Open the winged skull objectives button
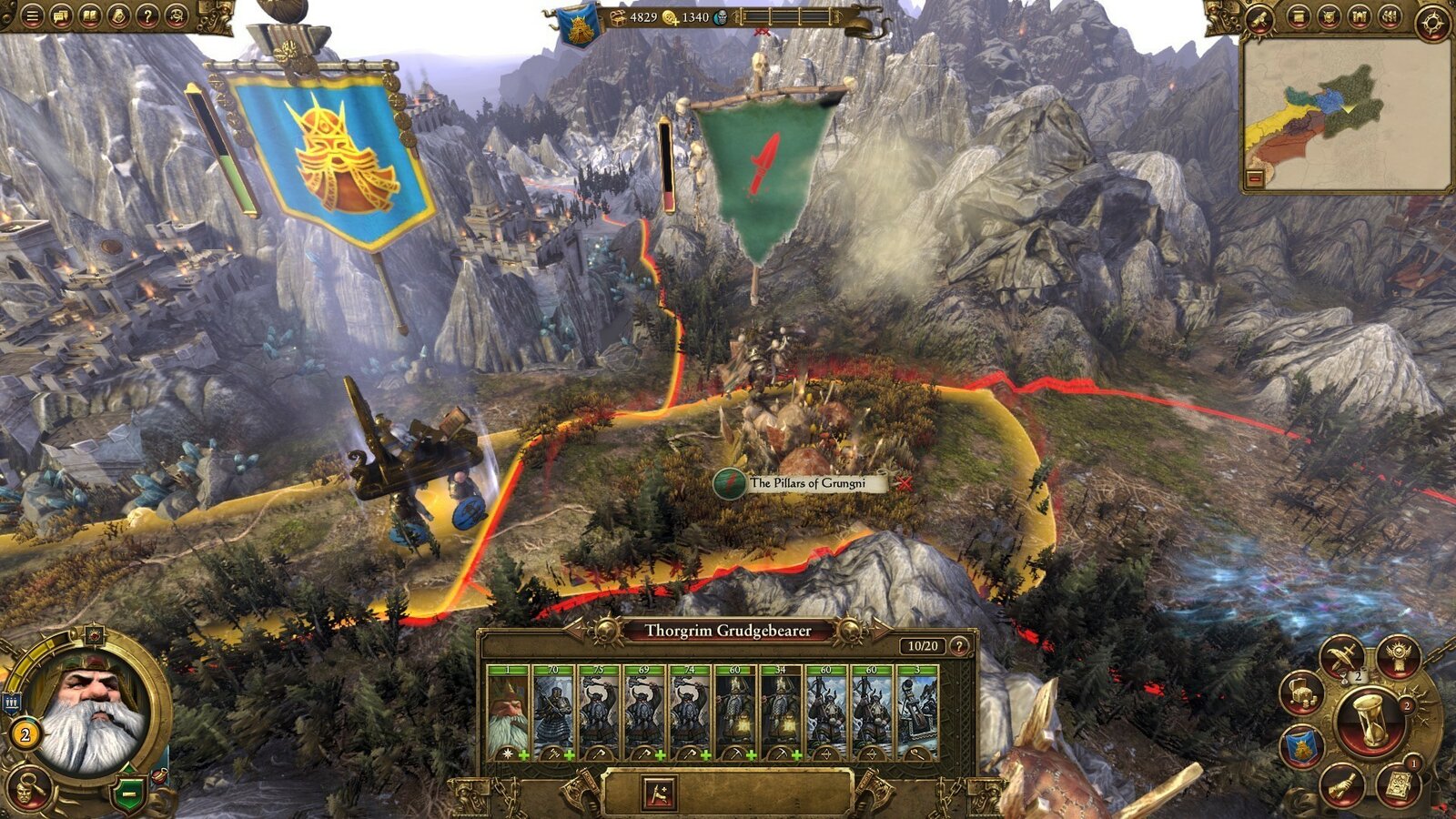Screen dimensions: 1456x819 point(1398,655)
